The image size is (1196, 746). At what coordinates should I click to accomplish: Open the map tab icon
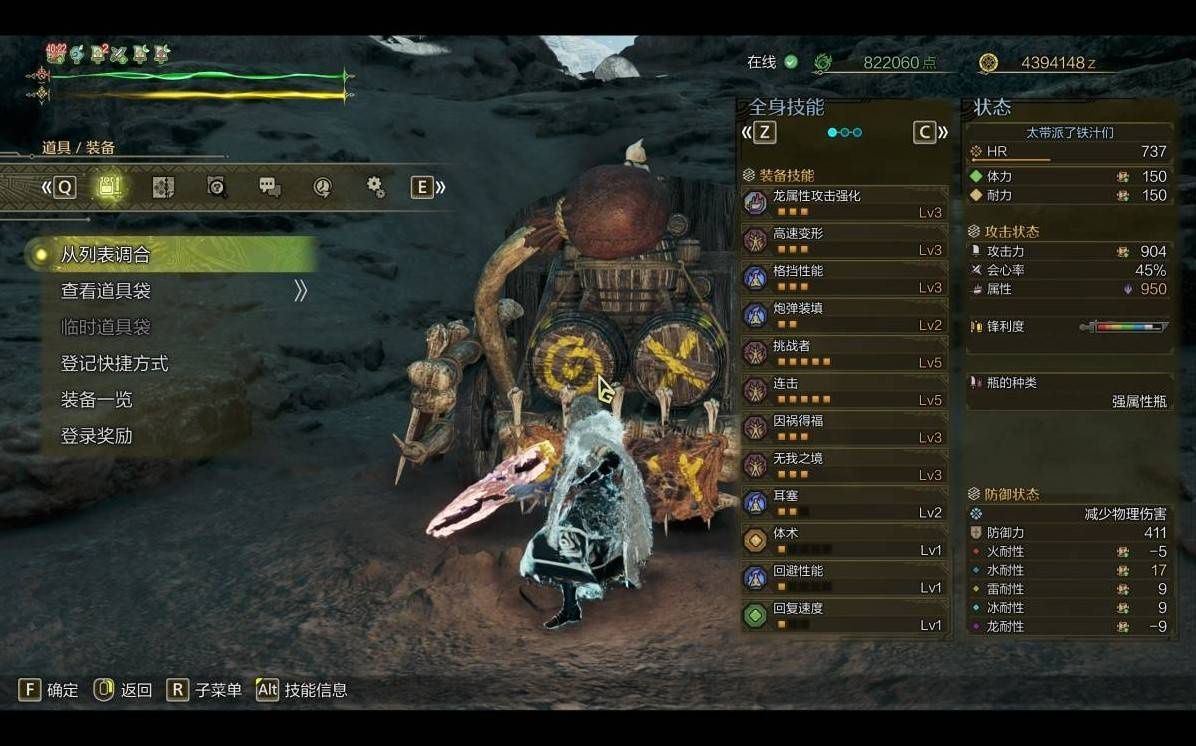click(x=163, y=187)
